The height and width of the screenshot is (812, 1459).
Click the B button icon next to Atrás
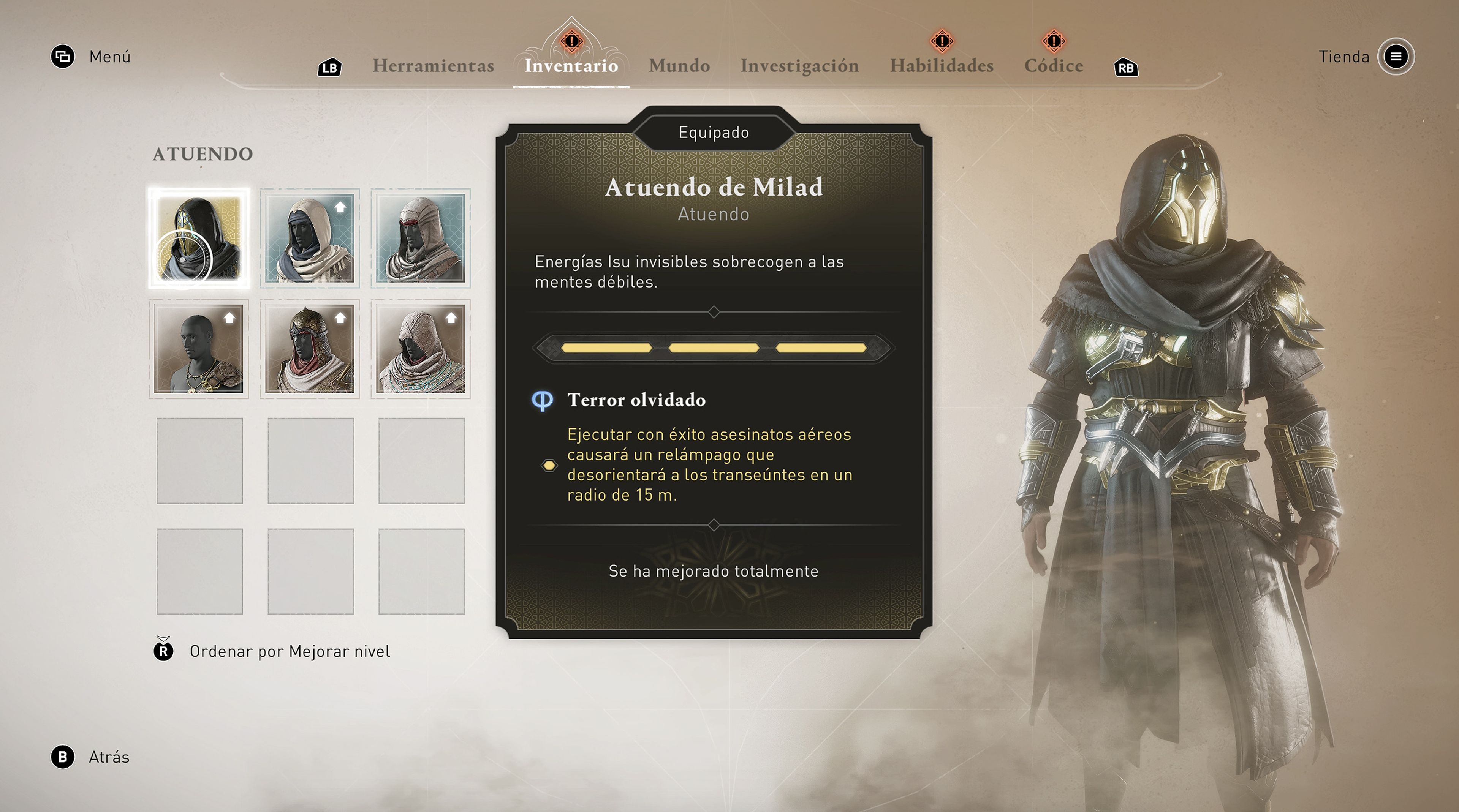tap(62, 757)
